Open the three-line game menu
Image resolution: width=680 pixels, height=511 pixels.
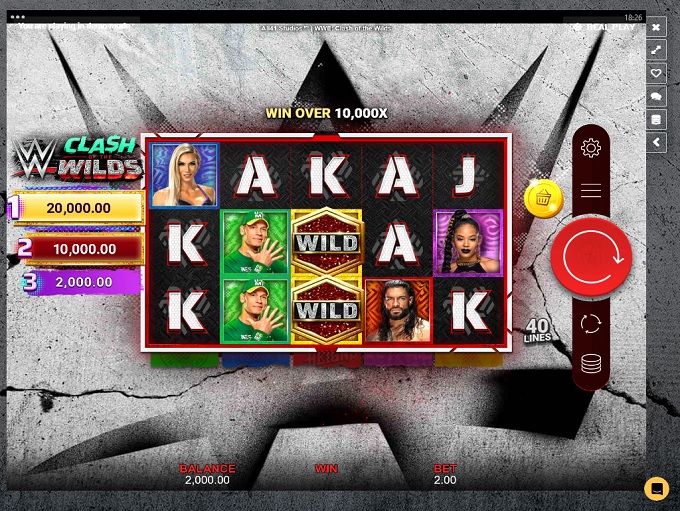point(591,190)
